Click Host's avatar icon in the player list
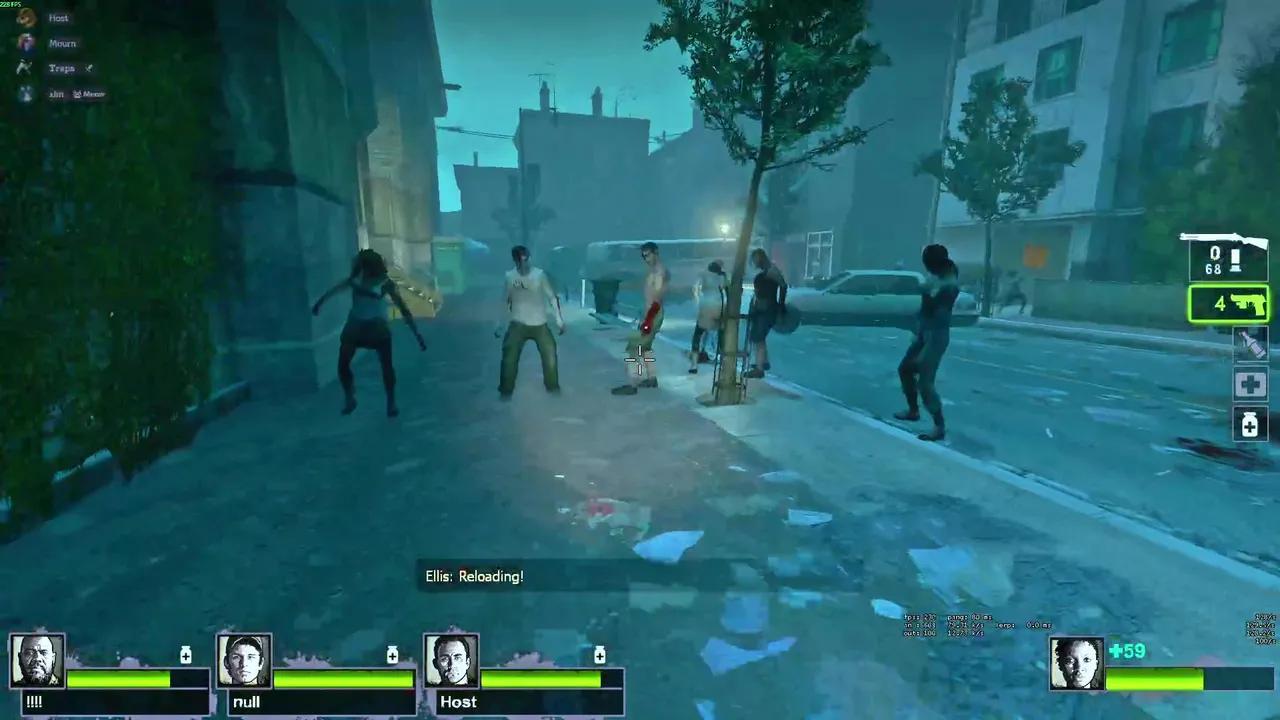Viewport: 1280px width, 720px height. (25, 17)
